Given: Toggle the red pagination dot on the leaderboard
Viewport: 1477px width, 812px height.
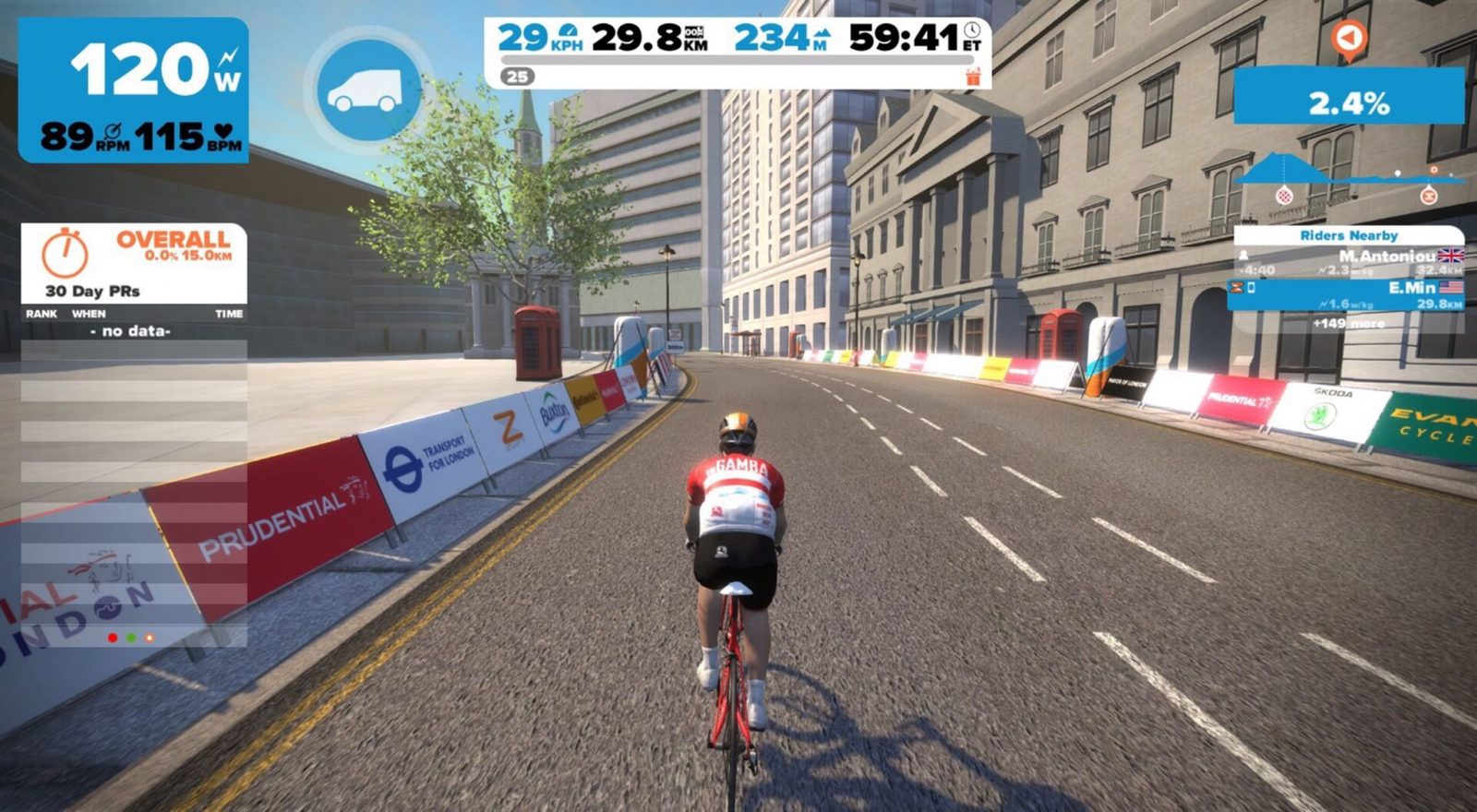Looking at the screenshot, I should 113,636.
